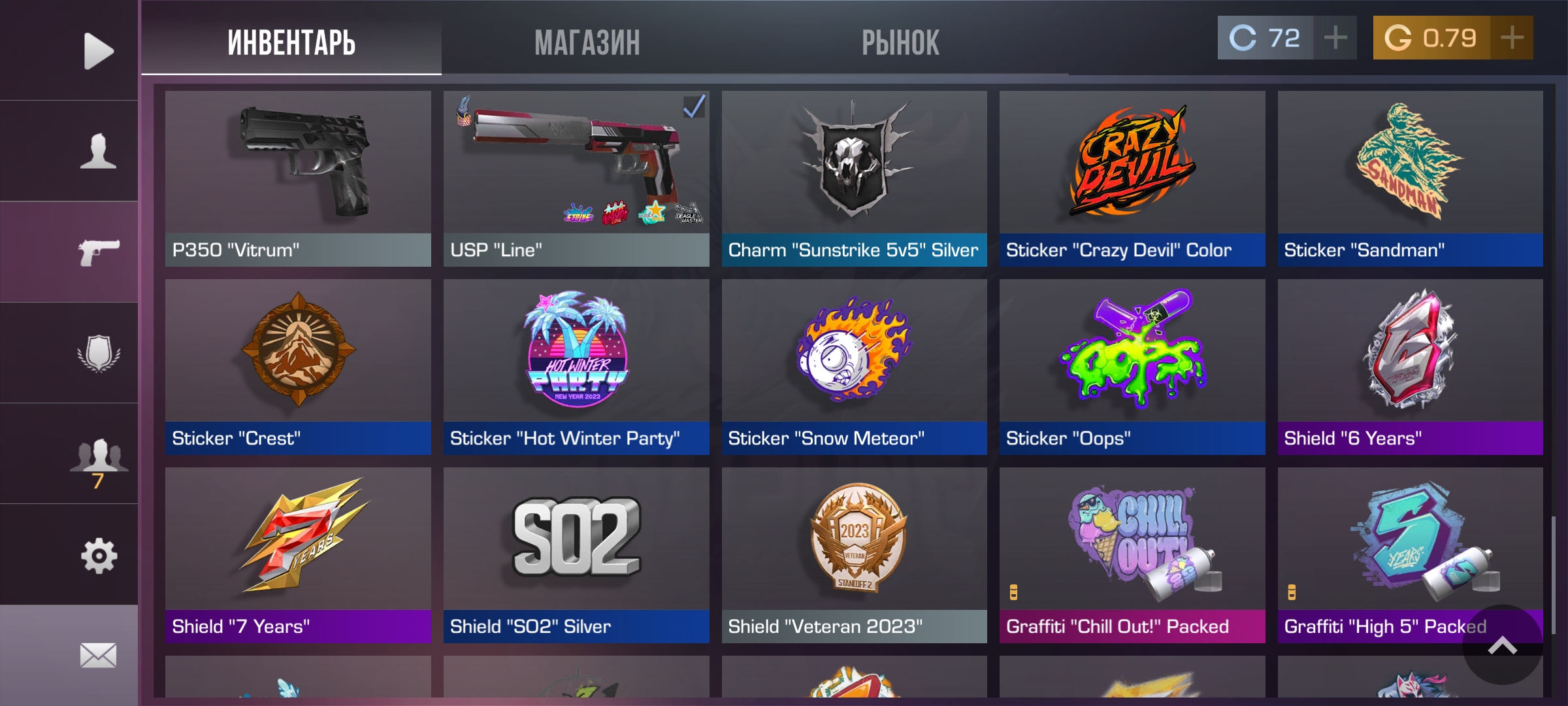The image size is (1568, 706).
Task: Choose the Charm "Sunstrike 5v5" Silver
Action: [x=854, y=178]
